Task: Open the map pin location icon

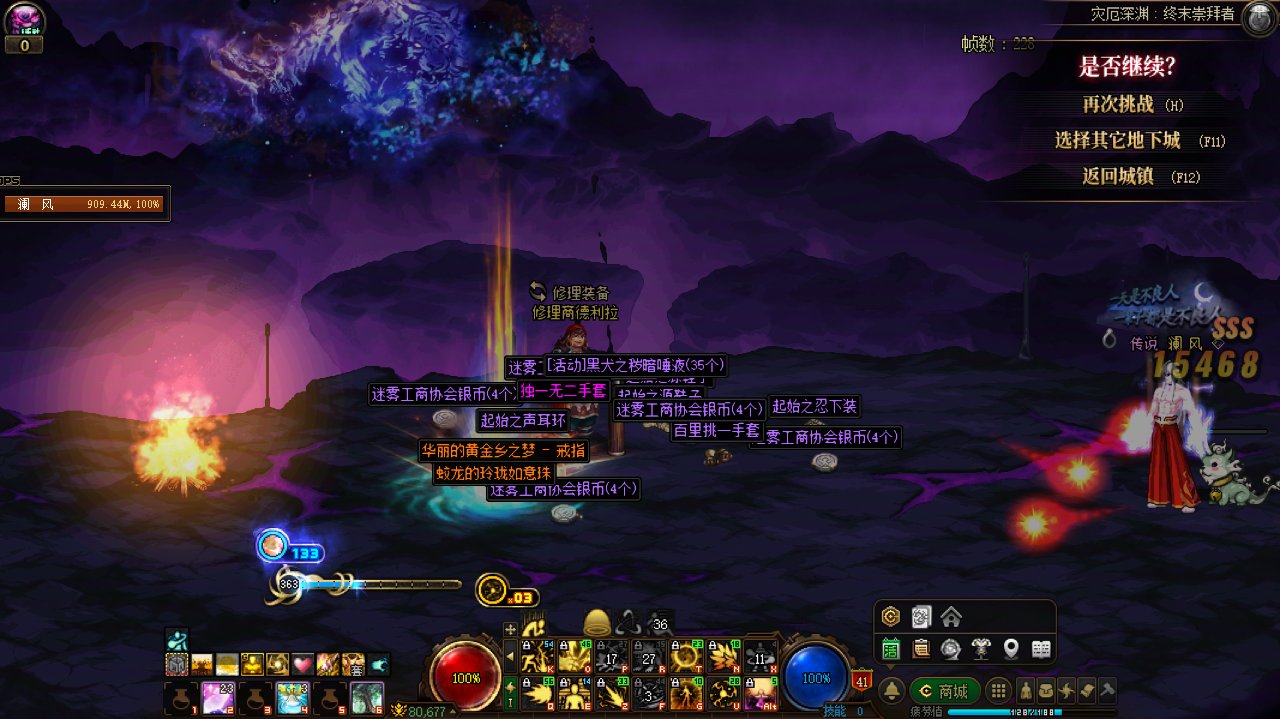Action: tap(1011, 649)
